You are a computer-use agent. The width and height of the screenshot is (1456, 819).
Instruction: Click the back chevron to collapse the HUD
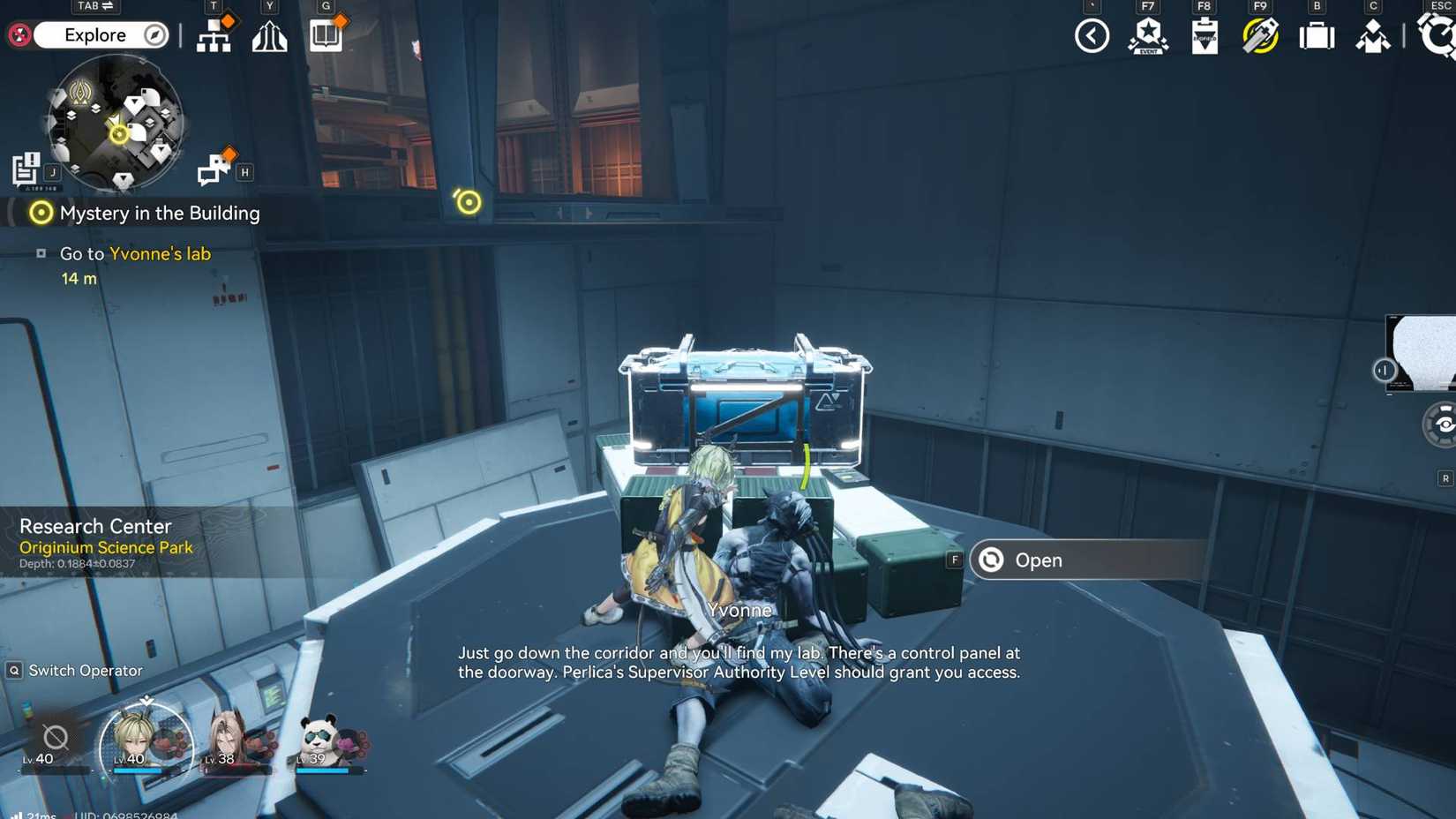pyautogui.click(x=1091, y=35)
